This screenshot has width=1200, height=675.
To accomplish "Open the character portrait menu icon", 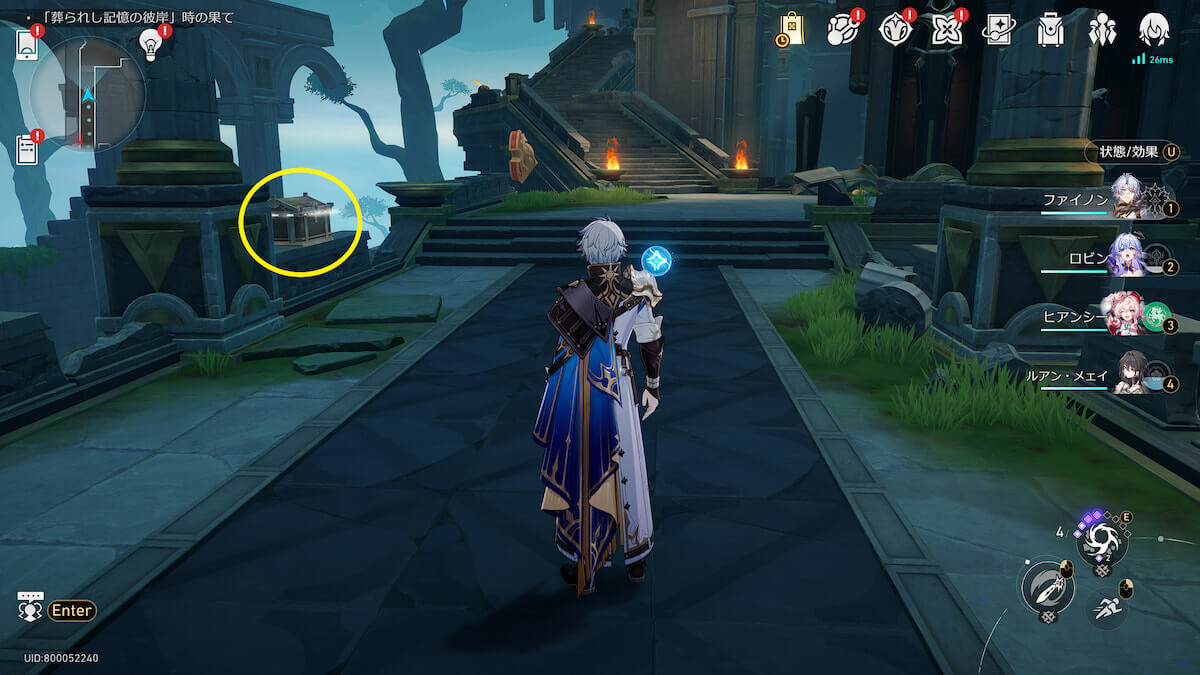I will [x=1154, y=30].
